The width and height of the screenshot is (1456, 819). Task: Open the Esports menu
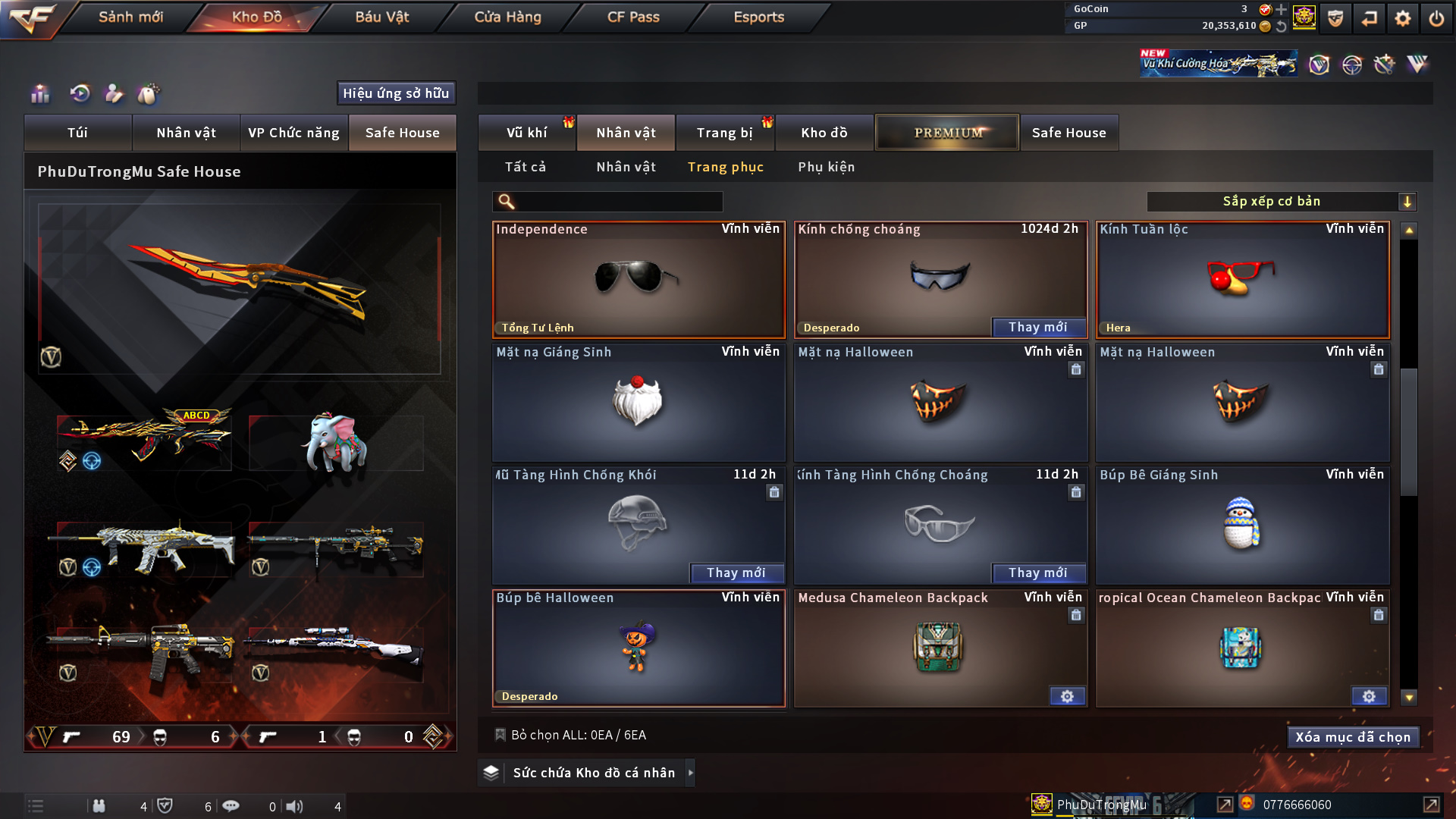click(758, 17)
